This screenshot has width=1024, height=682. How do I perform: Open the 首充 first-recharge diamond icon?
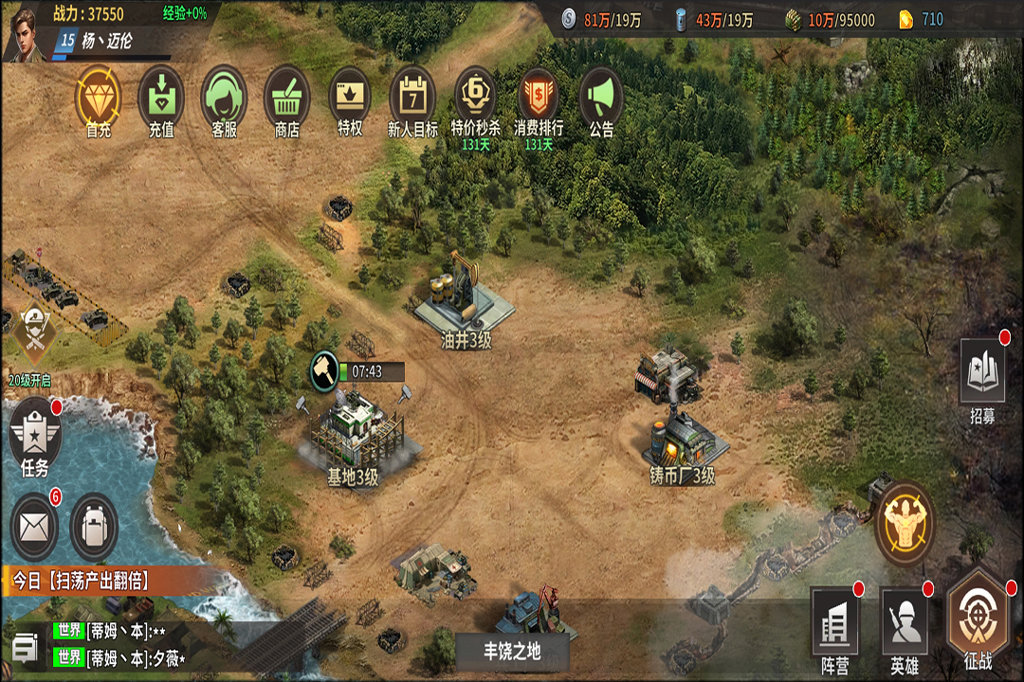(98, 97)
